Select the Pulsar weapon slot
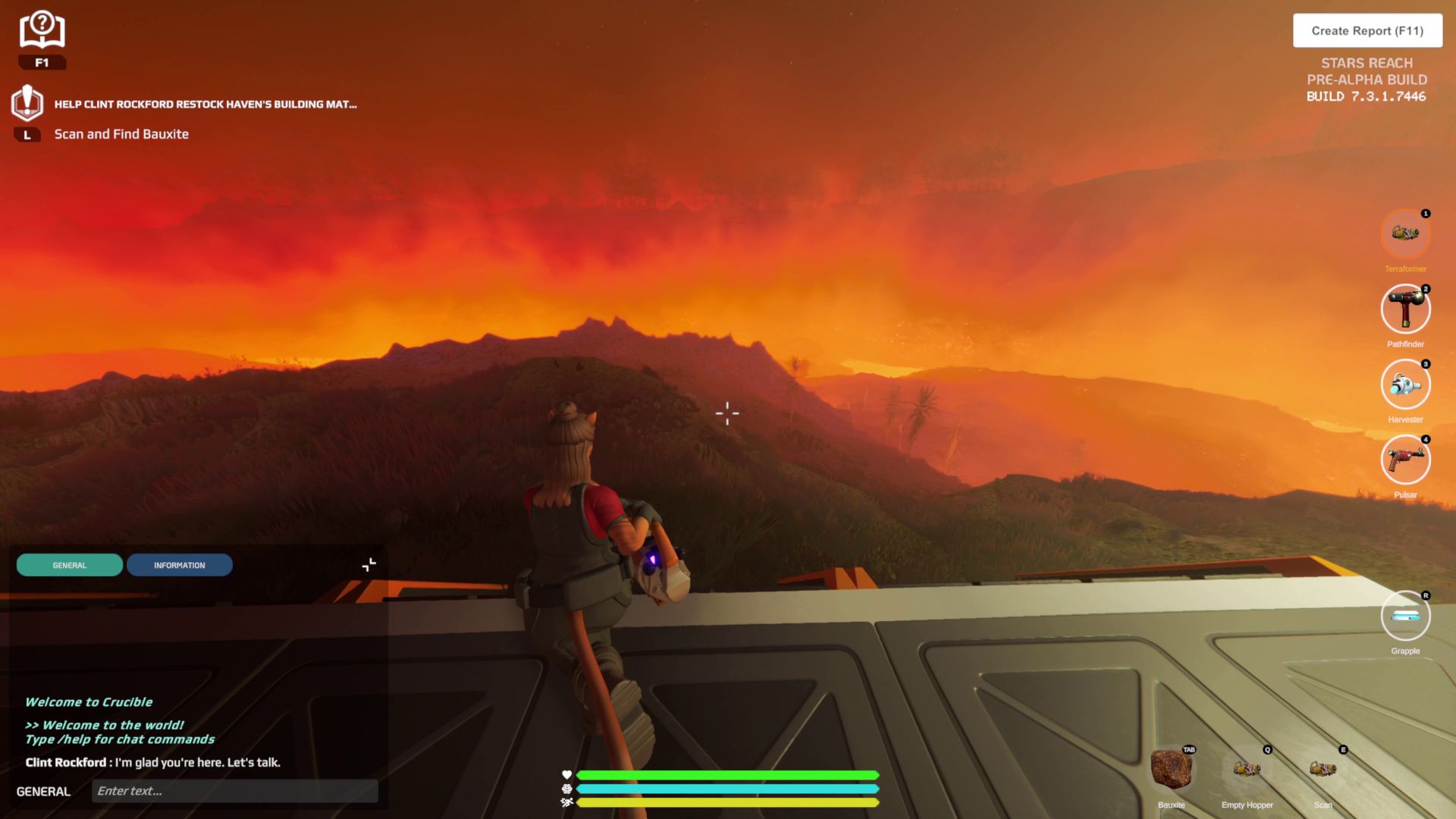This screenshot has width=1456, height=819. point(1405,460)
